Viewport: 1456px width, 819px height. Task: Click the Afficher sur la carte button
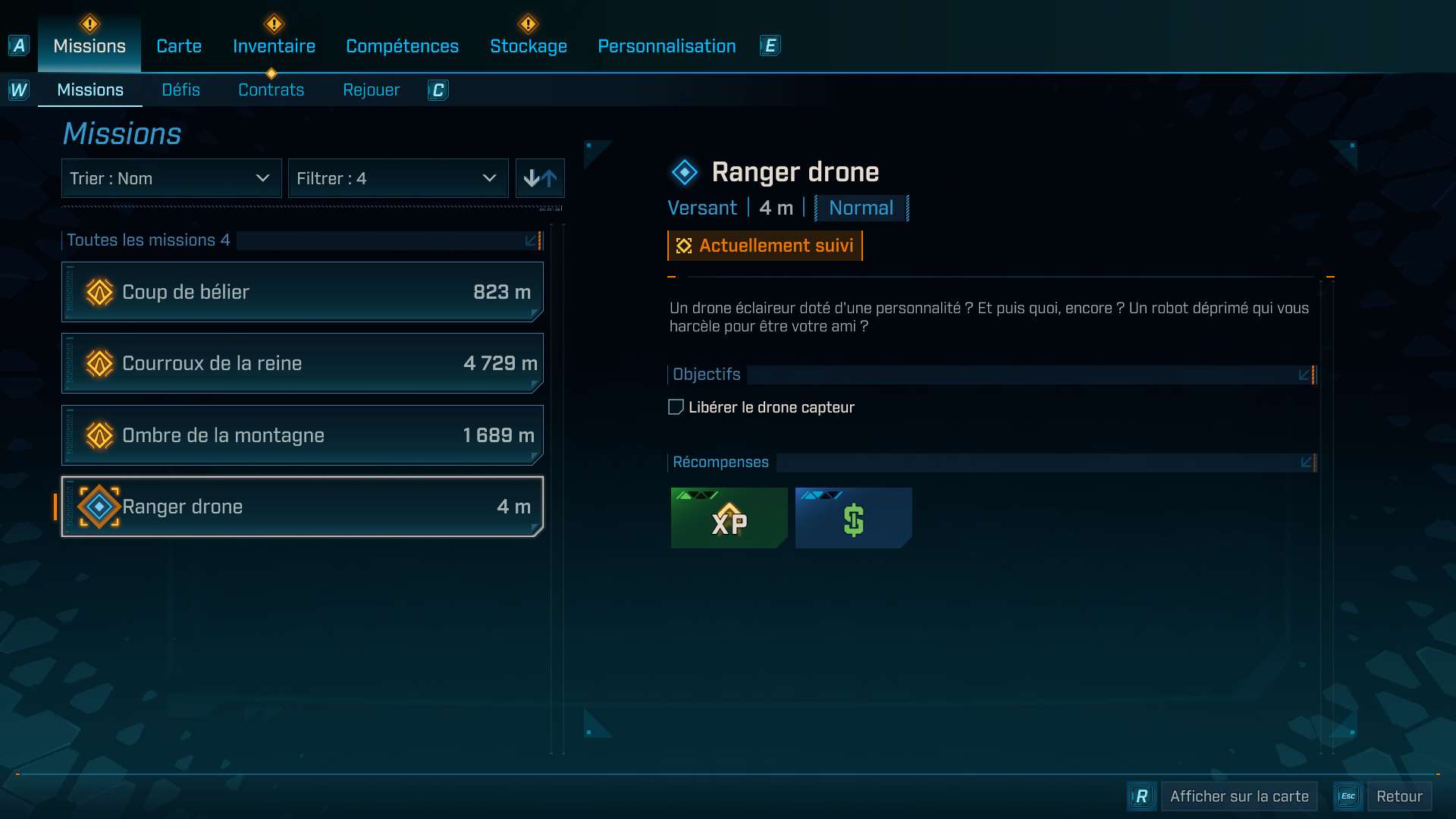1239,796
